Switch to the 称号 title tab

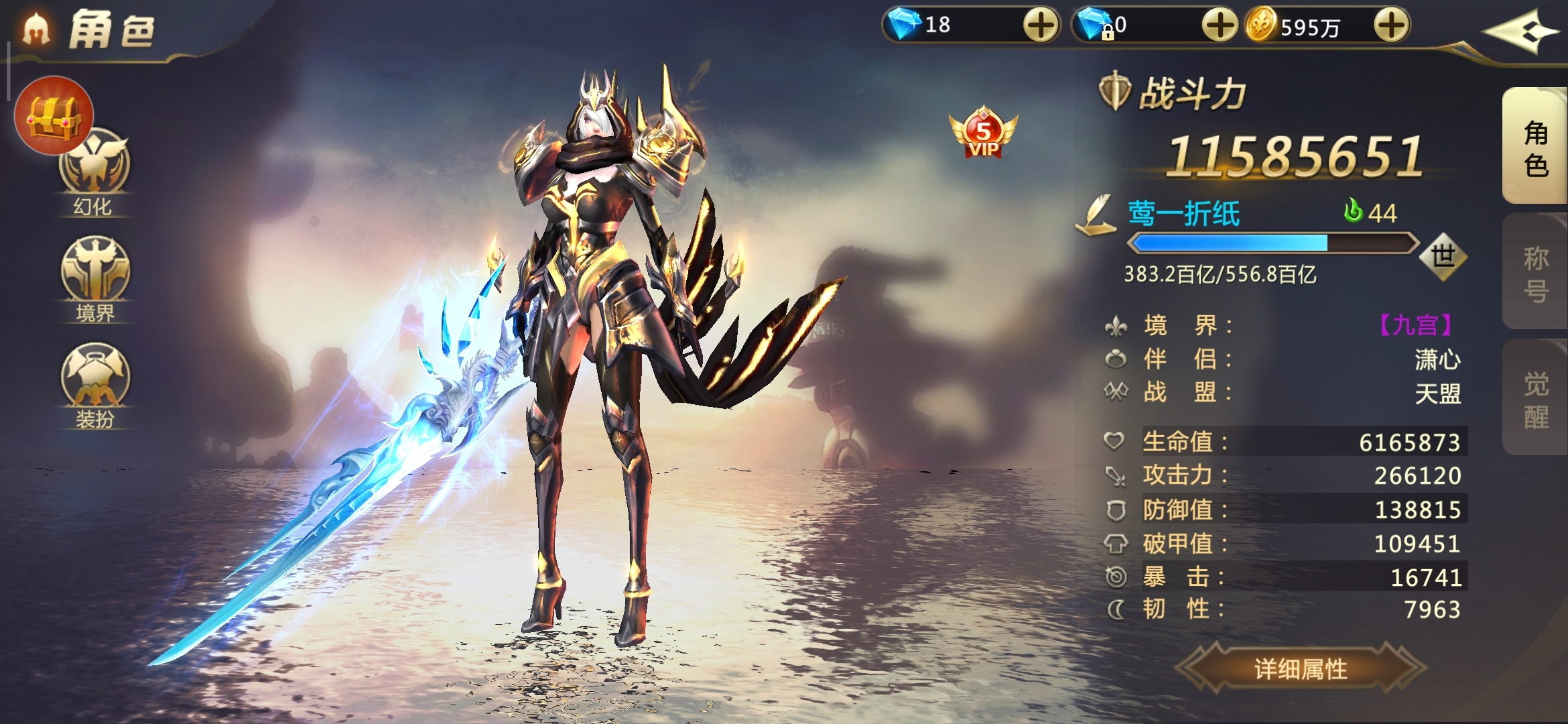click(x=1535, y=274)
